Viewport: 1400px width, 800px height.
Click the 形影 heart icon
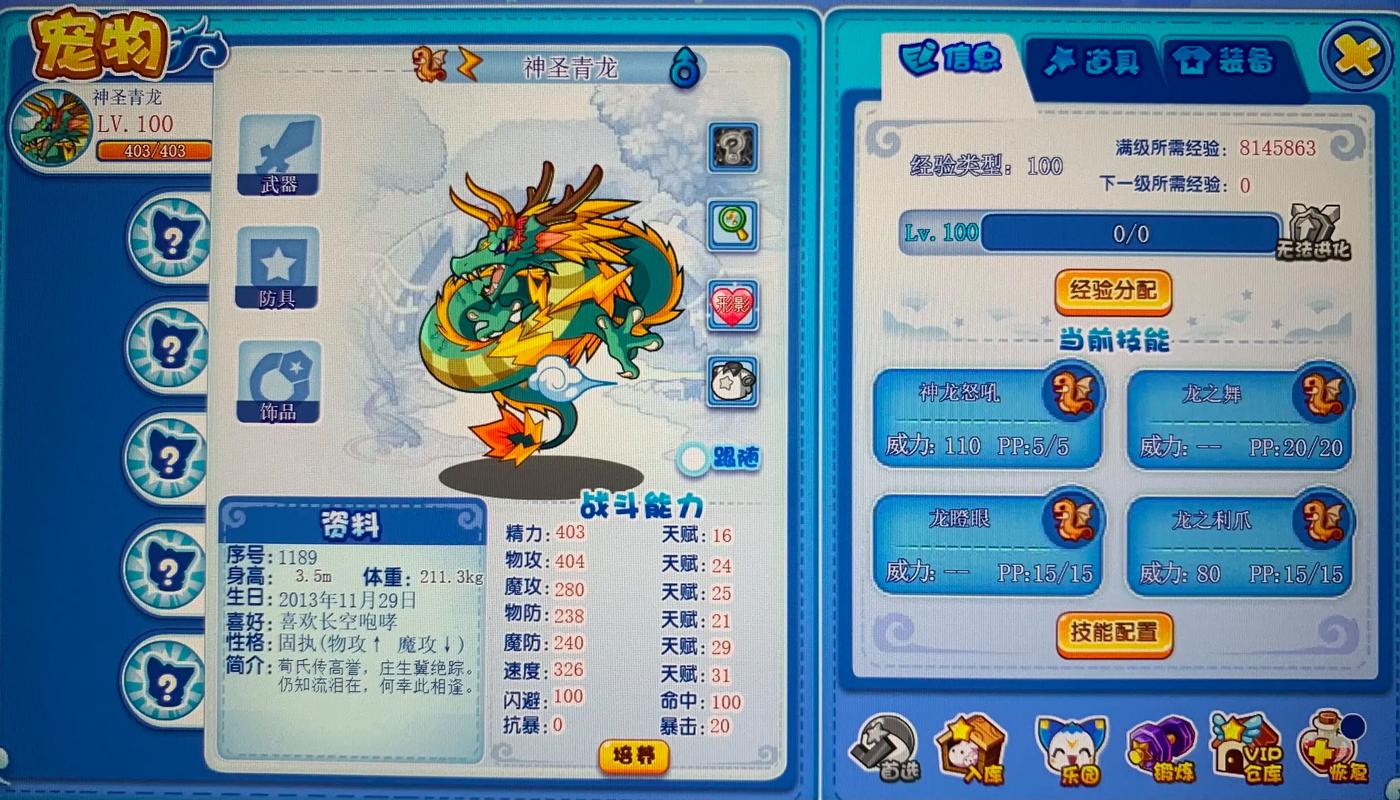pos(733,305)
